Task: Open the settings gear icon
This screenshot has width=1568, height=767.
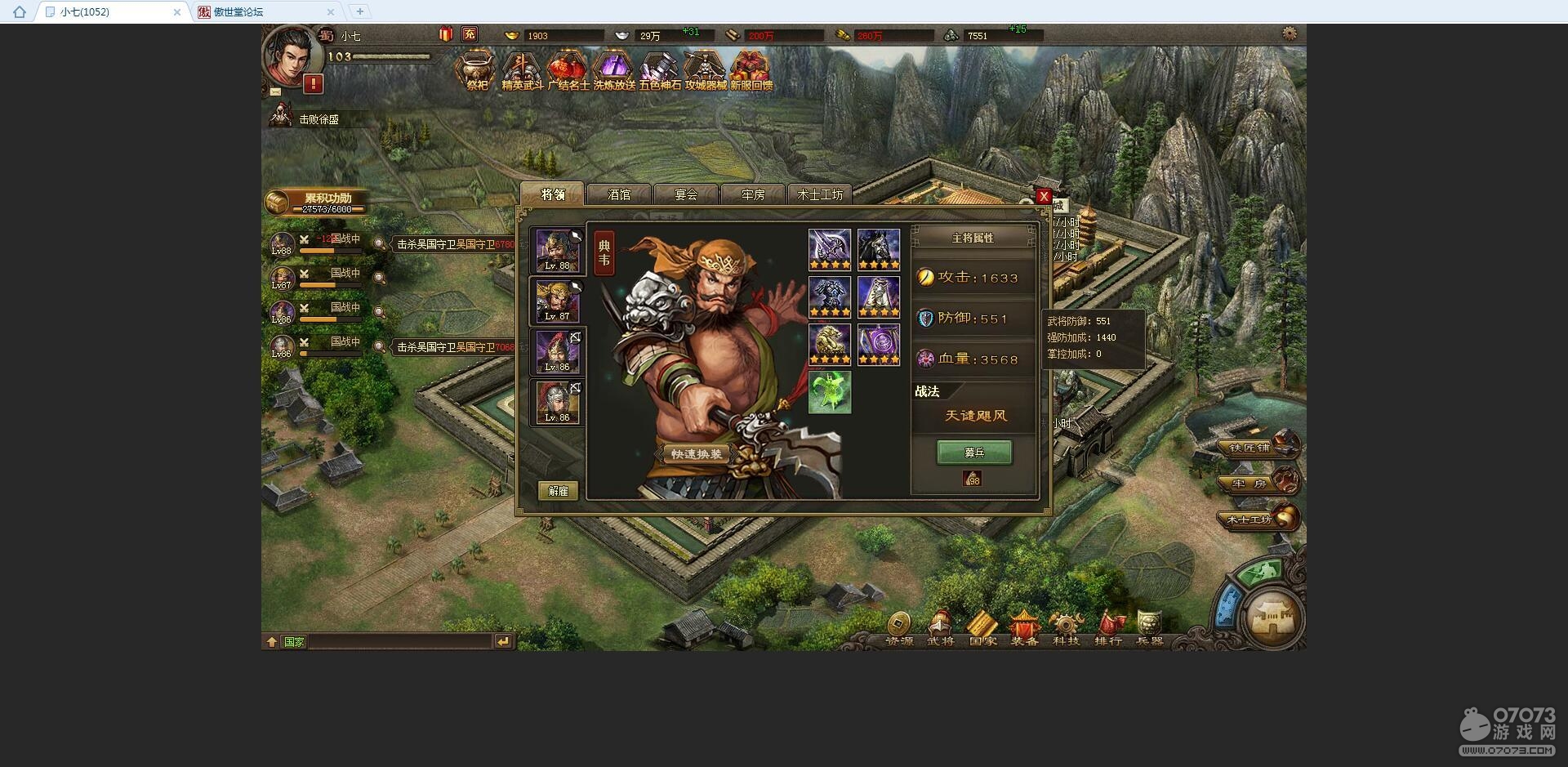Action: coord(1289,34)
